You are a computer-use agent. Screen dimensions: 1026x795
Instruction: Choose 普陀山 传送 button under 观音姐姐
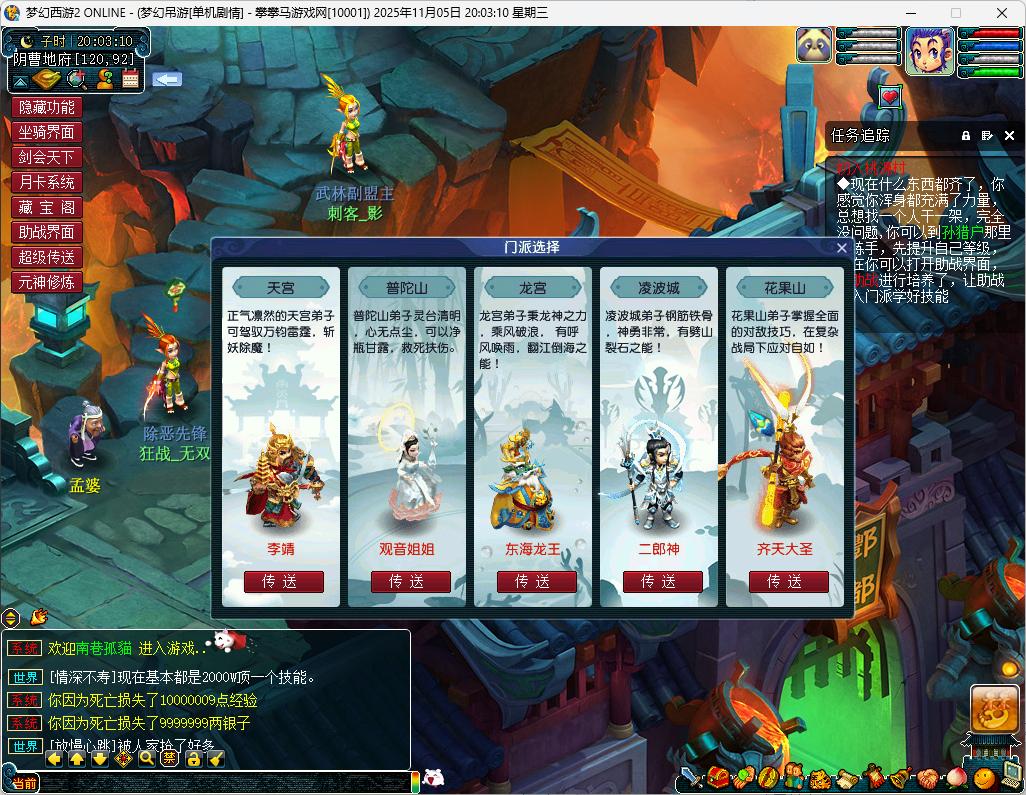410,581
